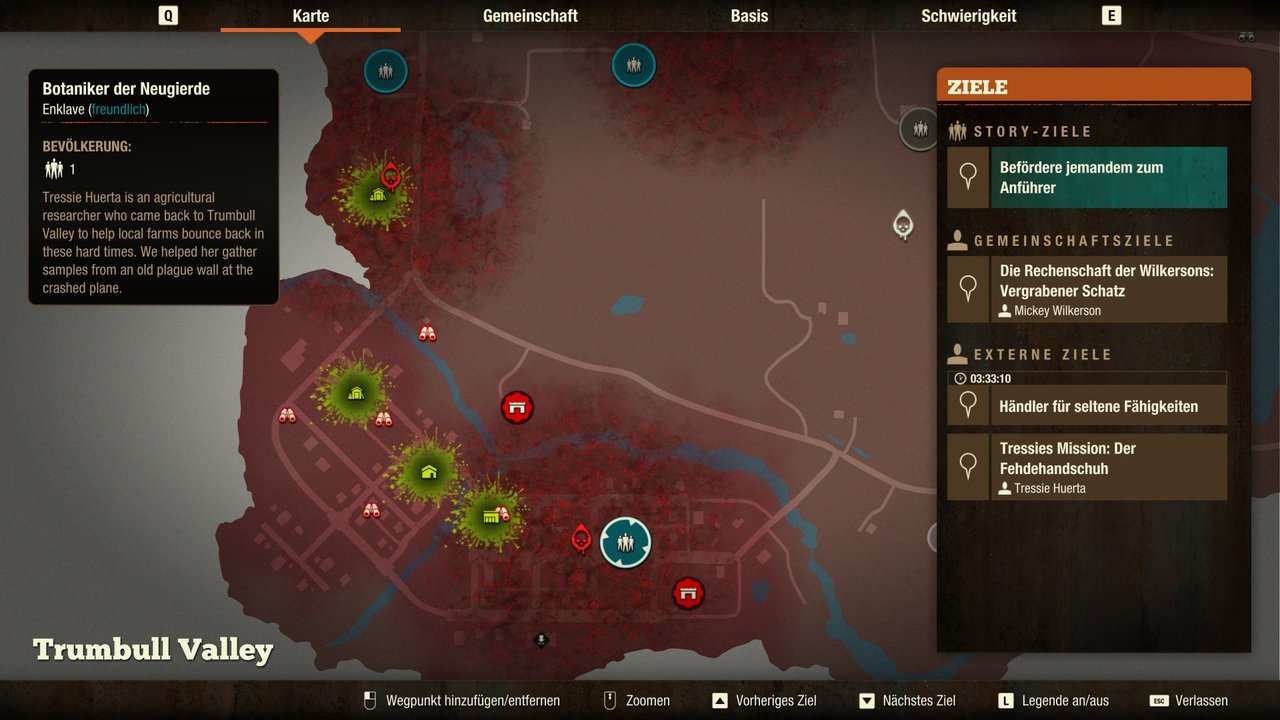Screen dimensions: 1280x720
Task: Click the skull danger icon on the map's east edge
Action: [903, 222]
